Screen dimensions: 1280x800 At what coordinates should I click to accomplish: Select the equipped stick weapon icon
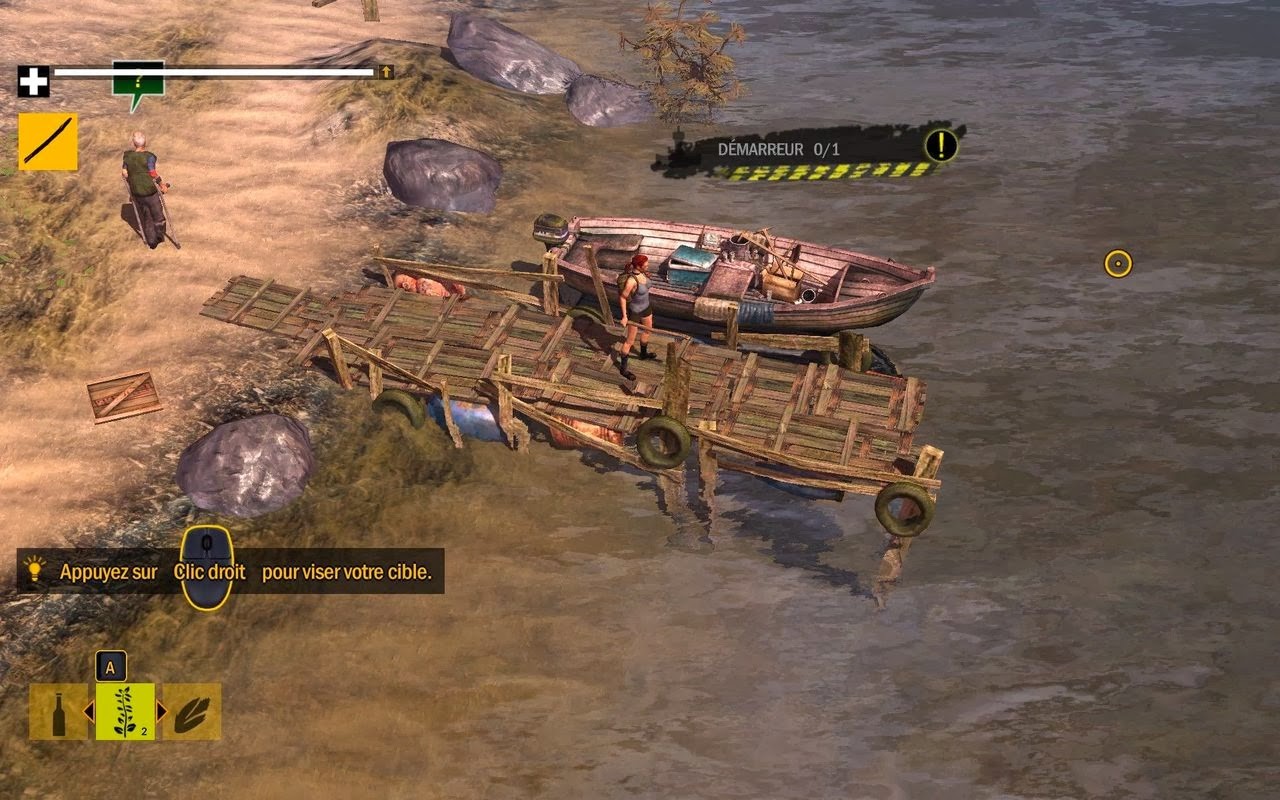tap(48, 142)
